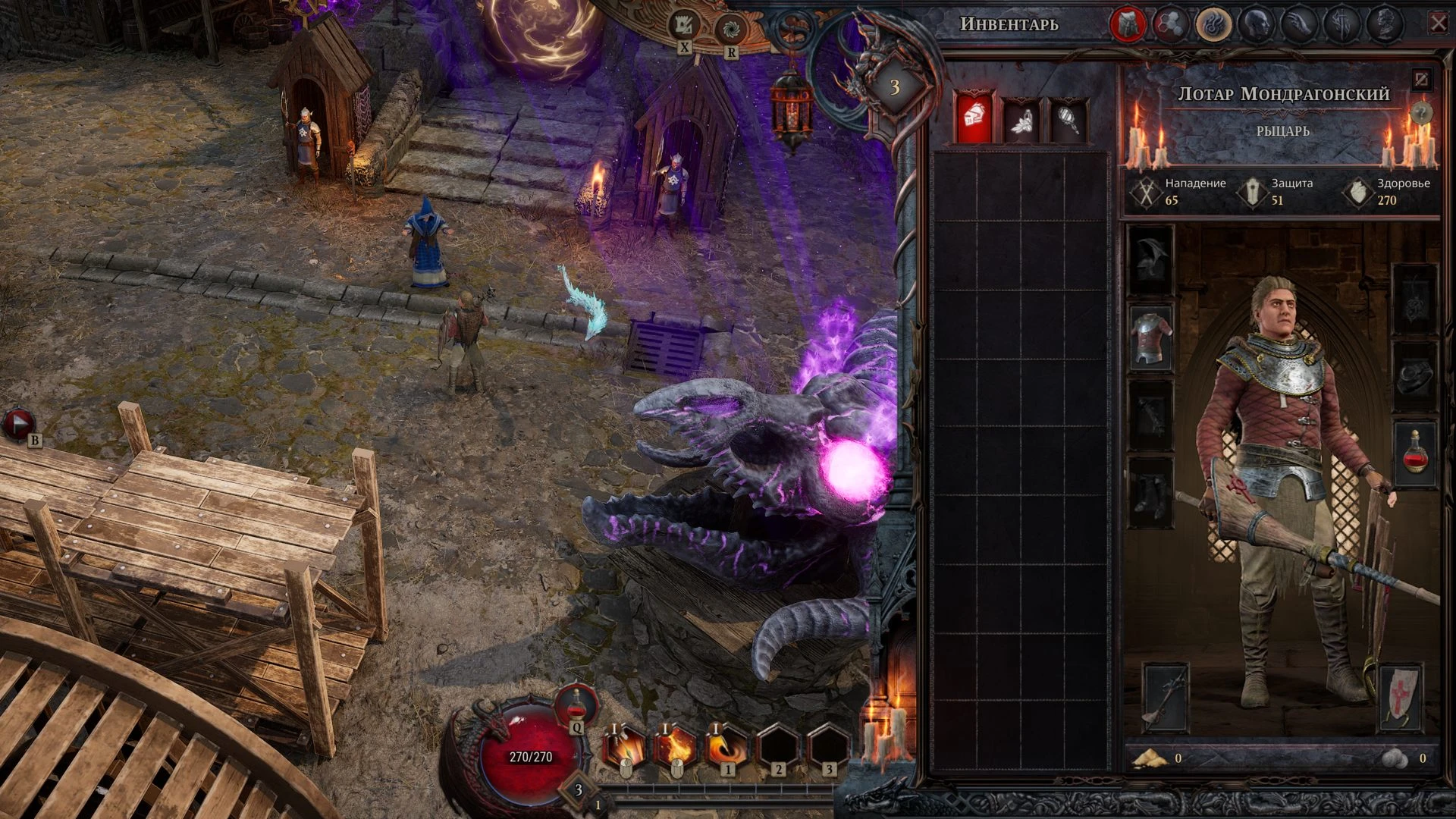Image resolution: width=1456 pixels, height=819 pixels.
Task: Switch to the hand icon tab
Action: 1298,24
